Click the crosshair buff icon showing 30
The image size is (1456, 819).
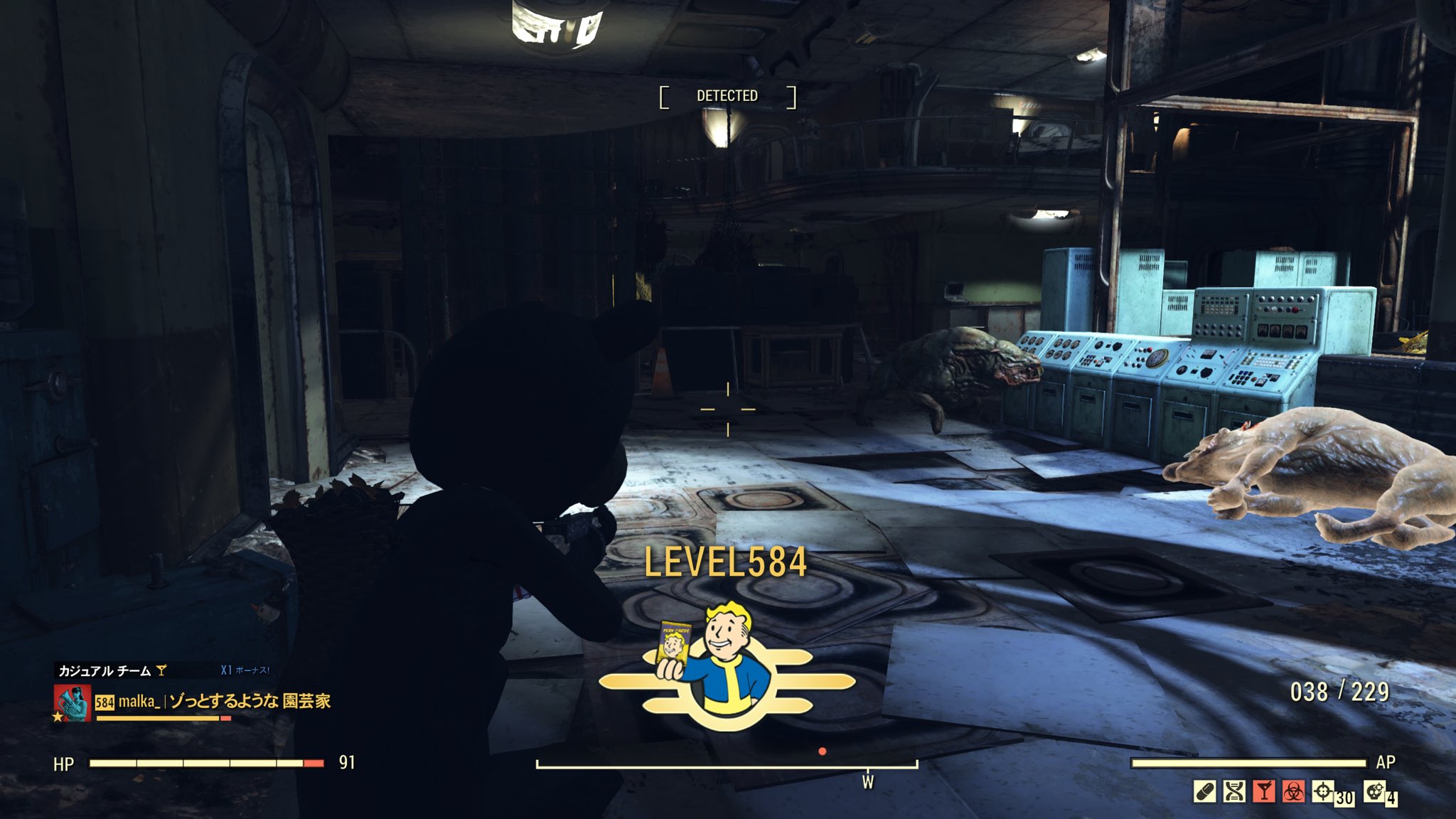tap(1323, 791)
